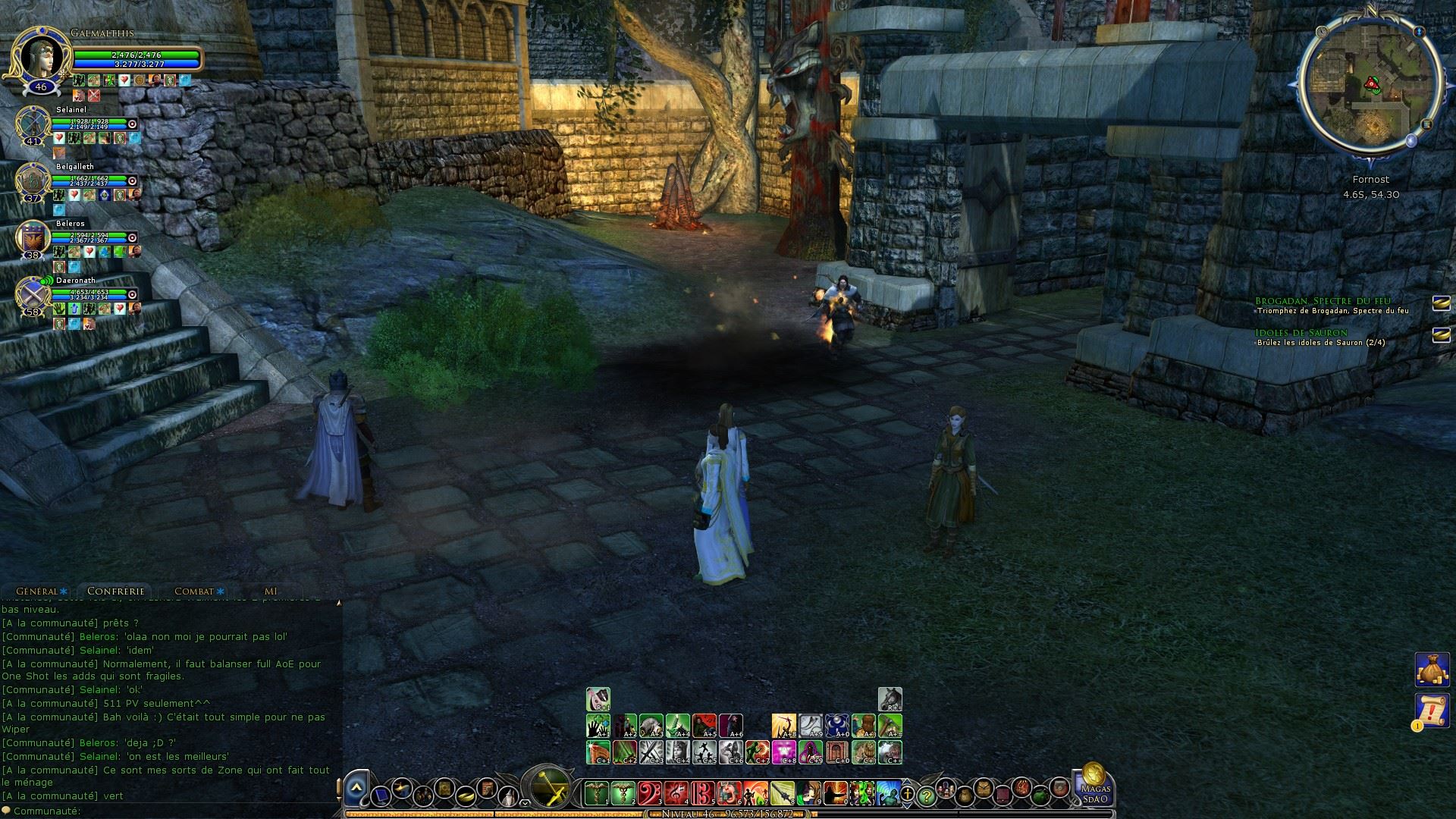Click the green question mark help icon
The height and width of the screenshot is (819, 1456).
[x=926, y=796]
